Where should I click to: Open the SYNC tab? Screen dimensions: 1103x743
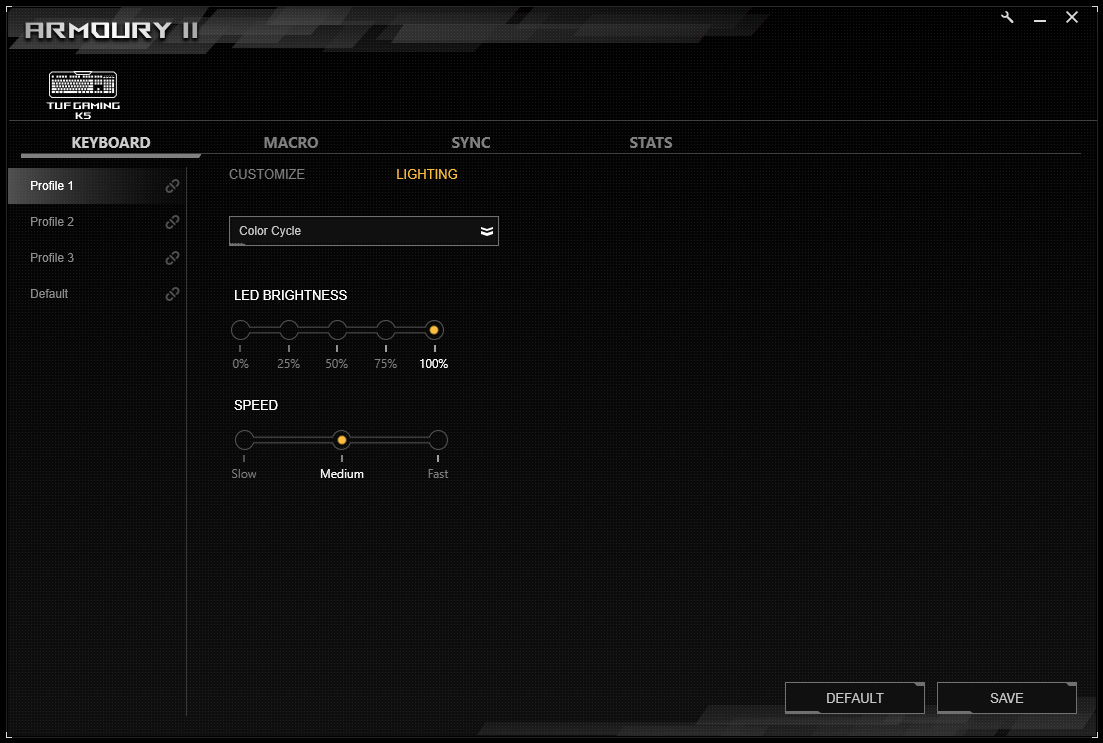pos(471,143)
